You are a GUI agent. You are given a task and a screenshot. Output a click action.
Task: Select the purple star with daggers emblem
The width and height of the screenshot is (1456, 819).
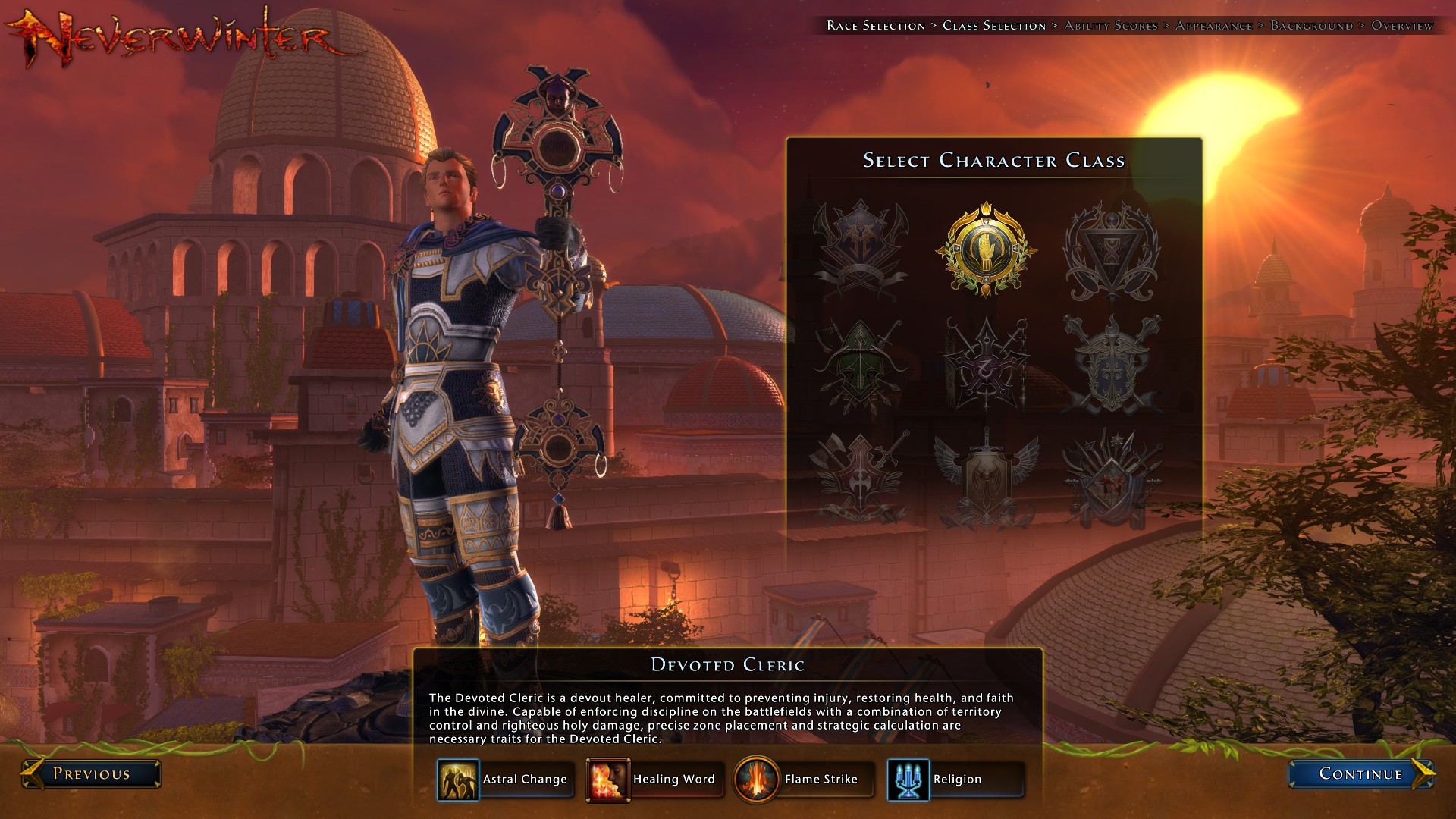986,365
